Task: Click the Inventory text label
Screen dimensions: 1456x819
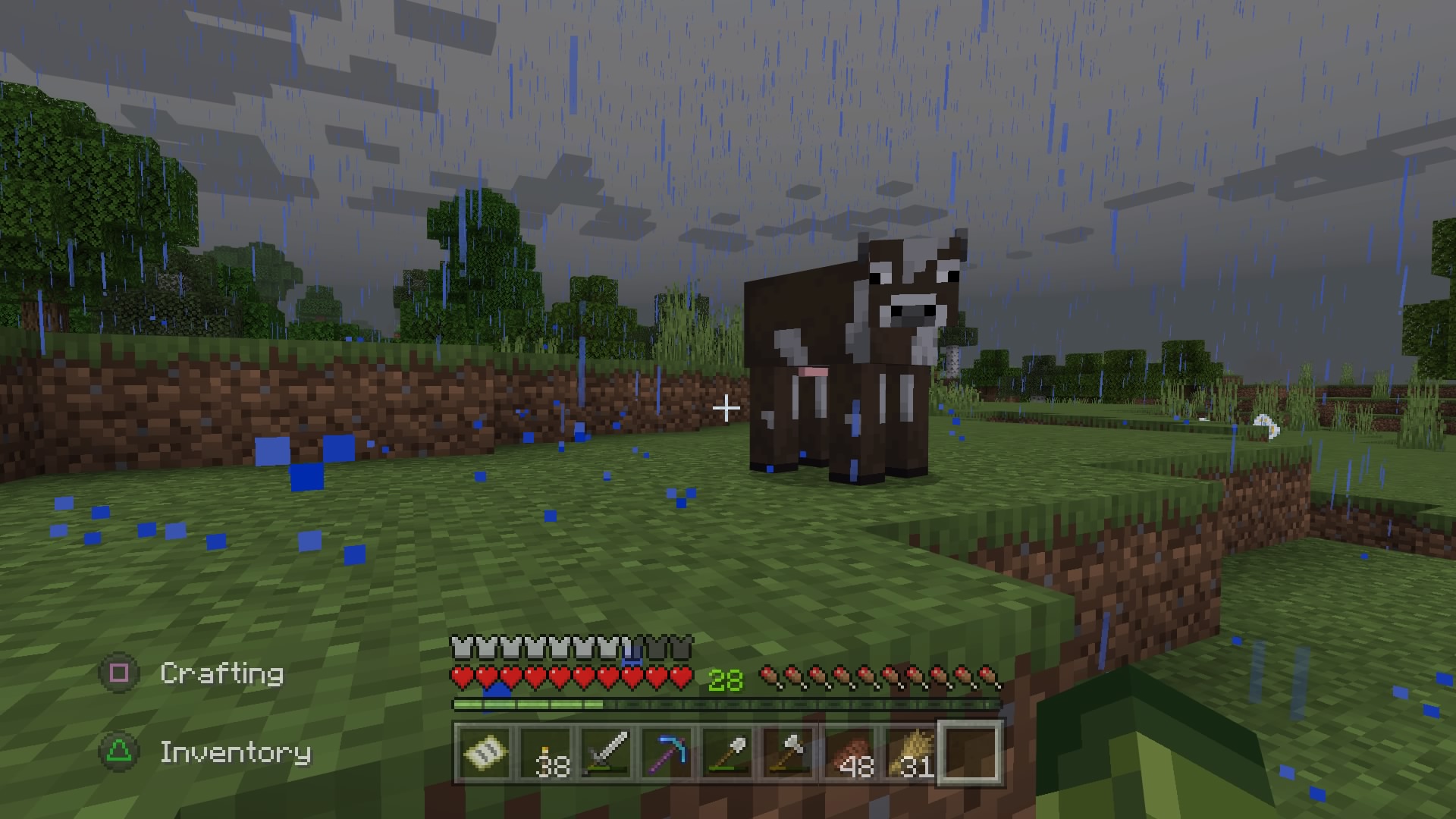Action: [x=235, y=752]
